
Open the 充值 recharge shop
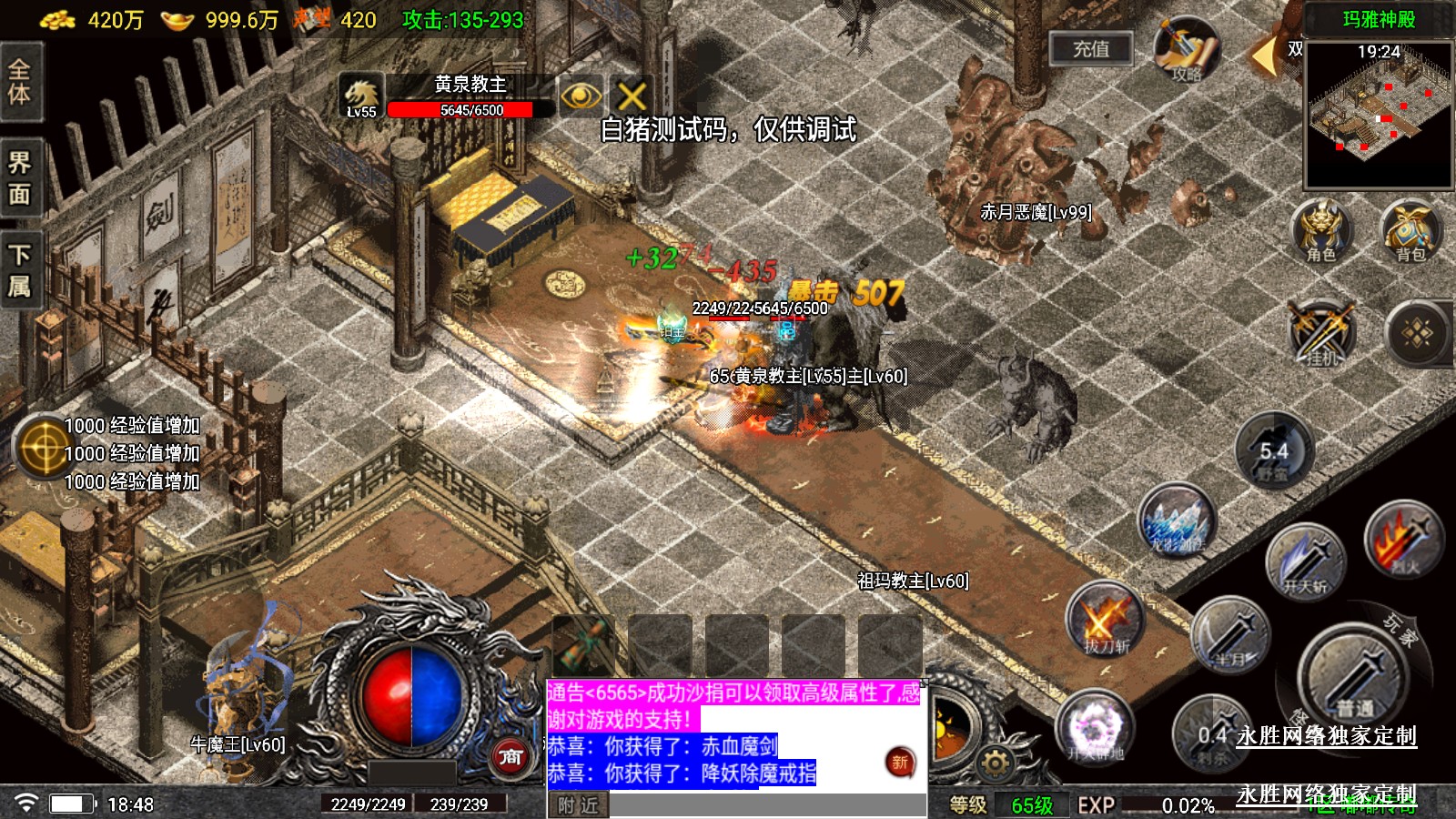1090,49
